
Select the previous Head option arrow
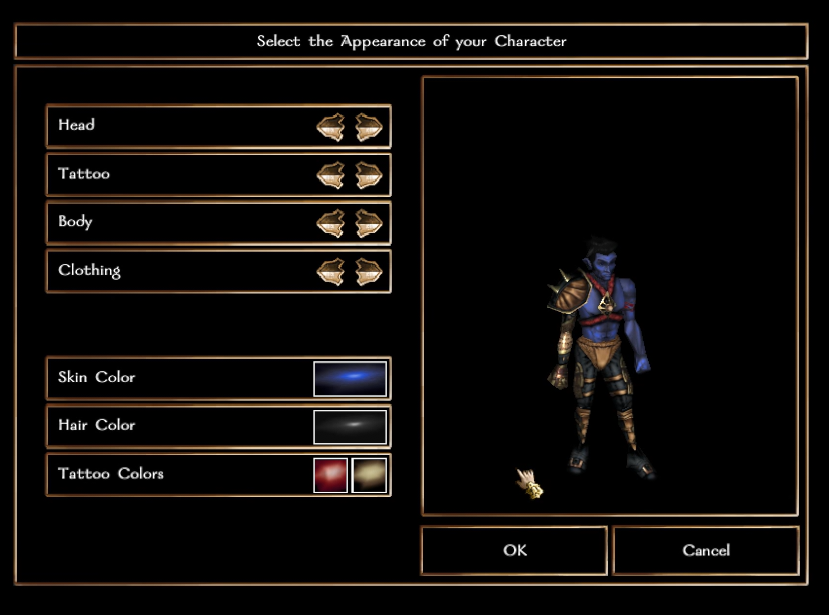tap(330, 127)
